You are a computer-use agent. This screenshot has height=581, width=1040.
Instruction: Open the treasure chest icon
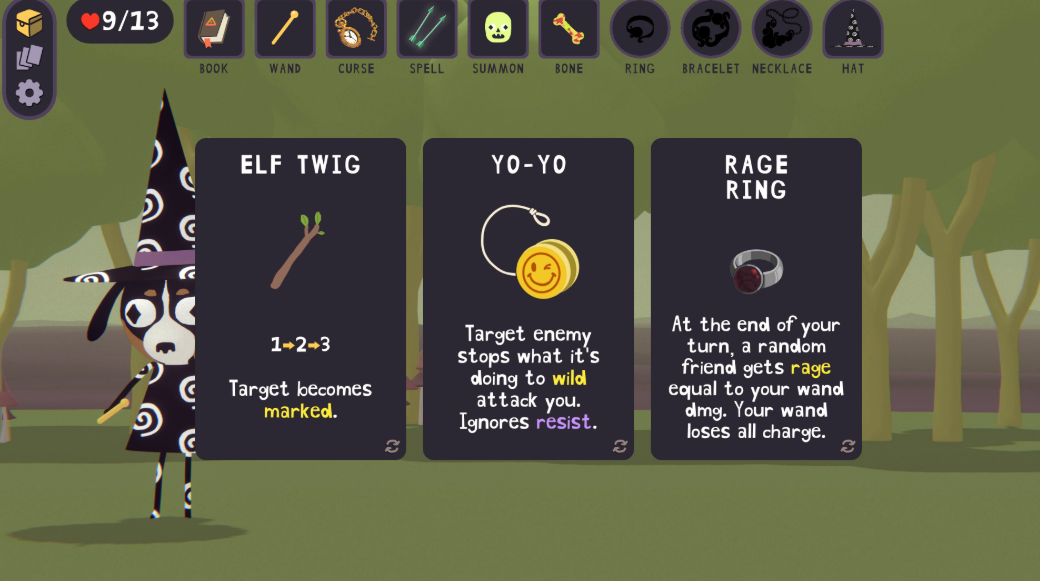[x=29, y=23]
